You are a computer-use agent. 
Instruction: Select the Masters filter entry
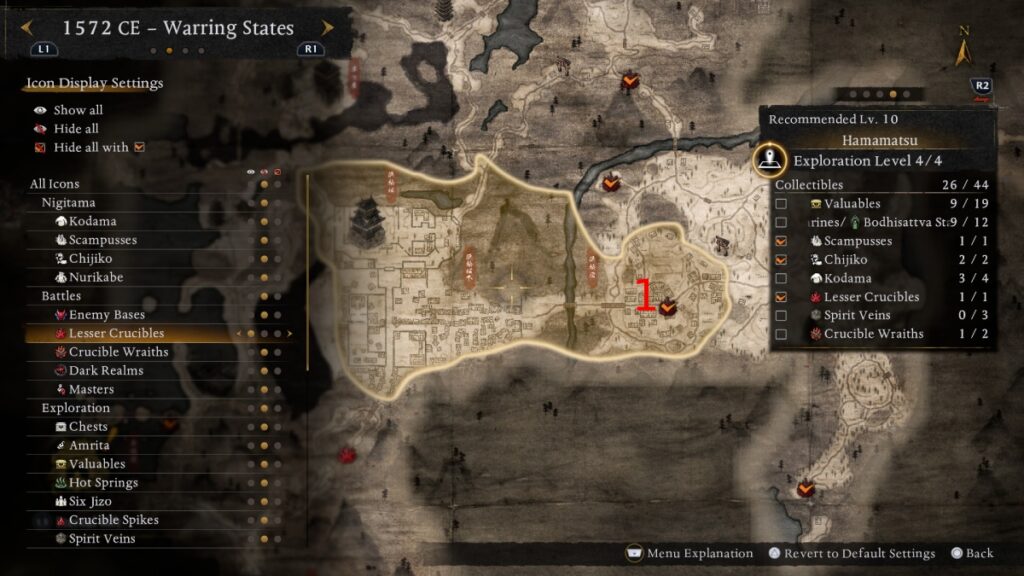click(x=91, y=389)
